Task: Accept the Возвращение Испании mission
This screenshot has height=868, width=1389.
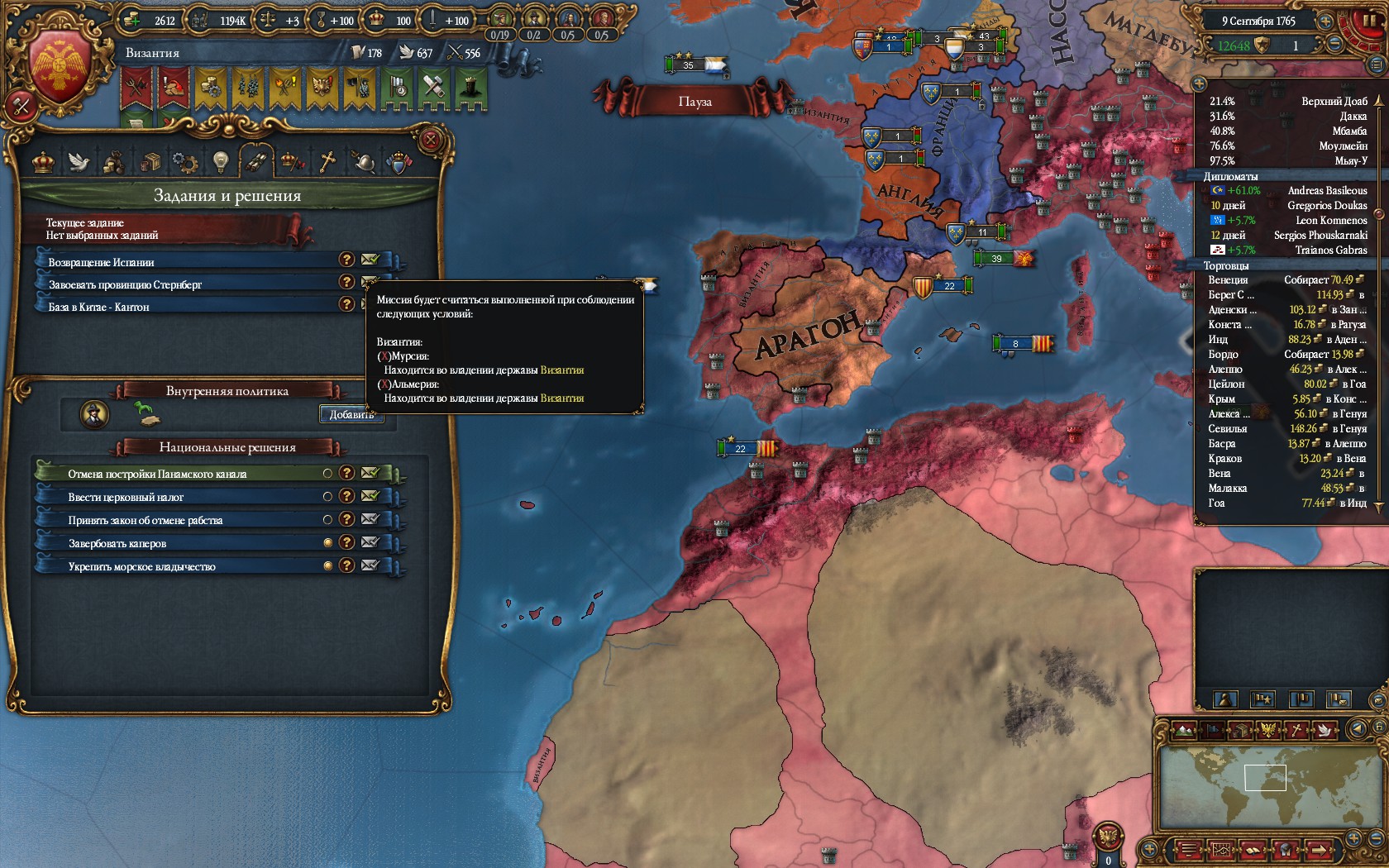Action: point(370,260)
